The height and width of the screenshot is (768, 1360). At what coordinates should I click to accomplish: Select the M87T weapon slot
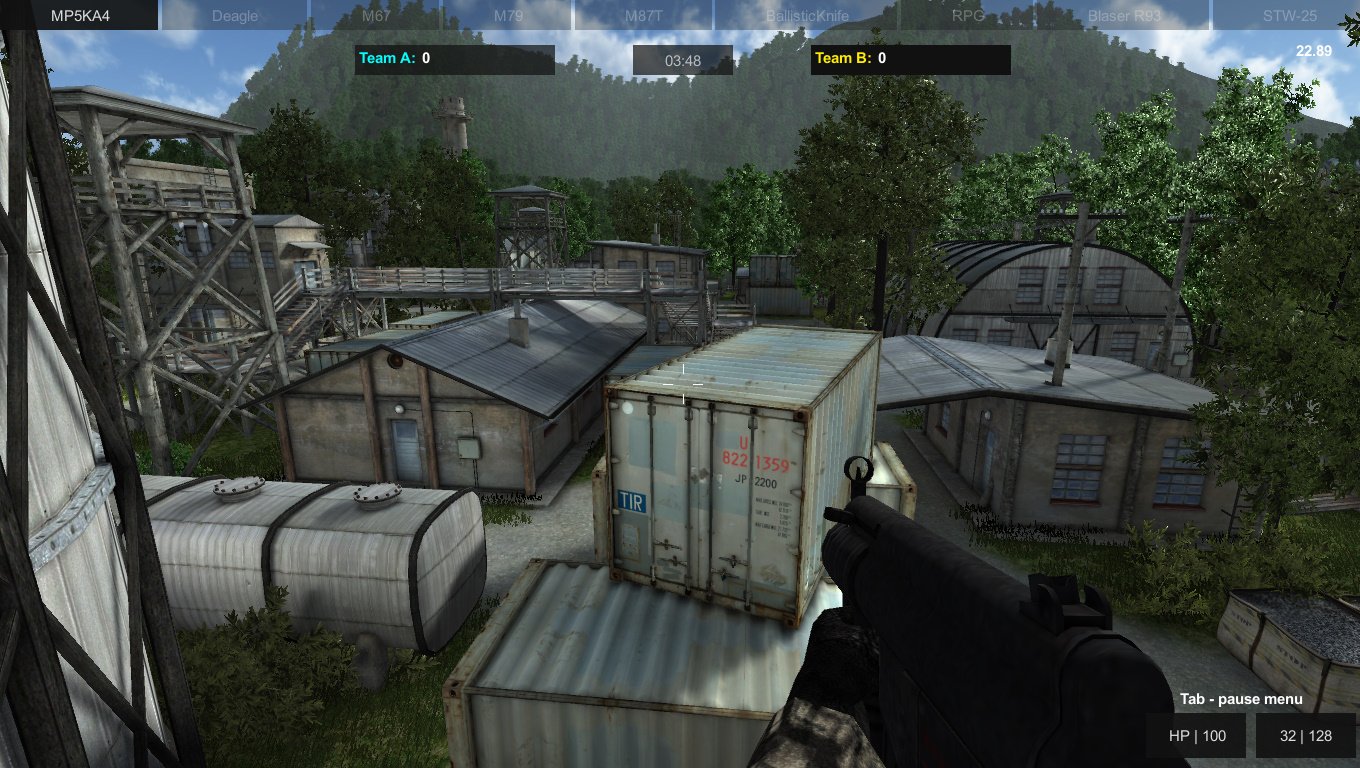point(650,15)
